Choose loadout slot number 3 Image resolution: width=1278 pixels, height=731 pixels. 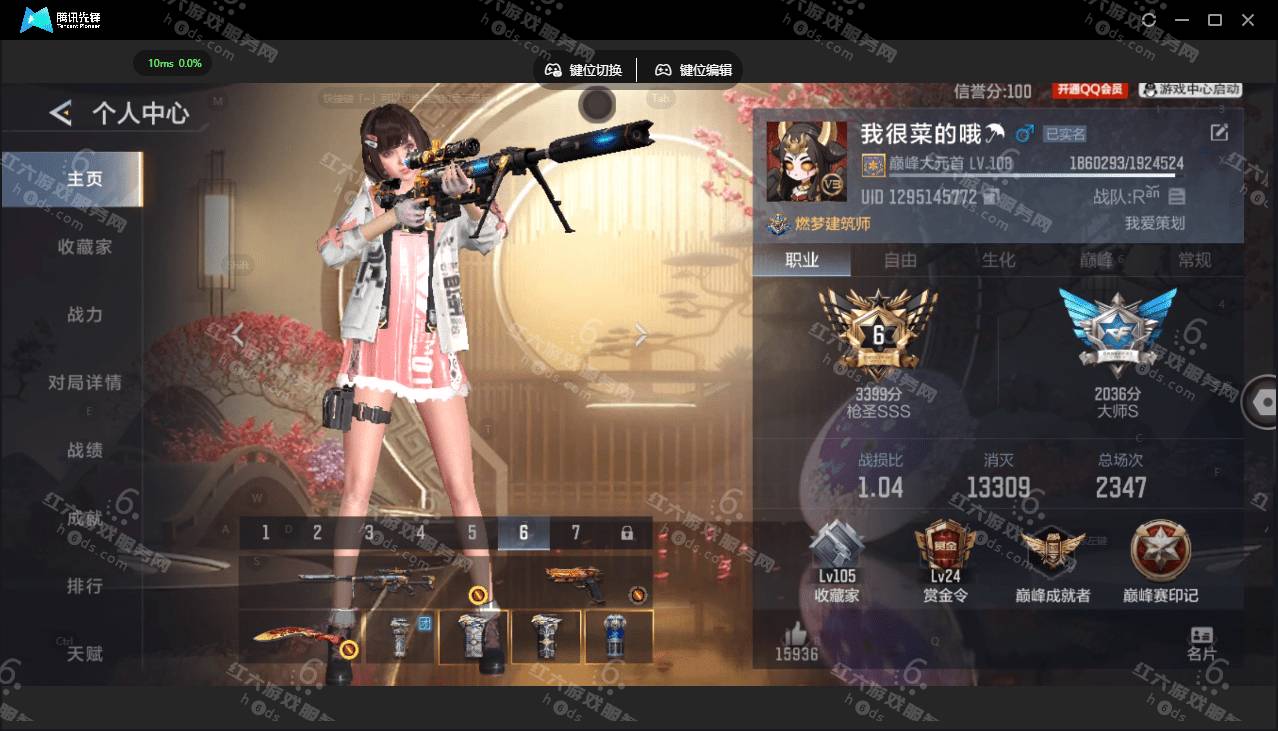point(369,533)
